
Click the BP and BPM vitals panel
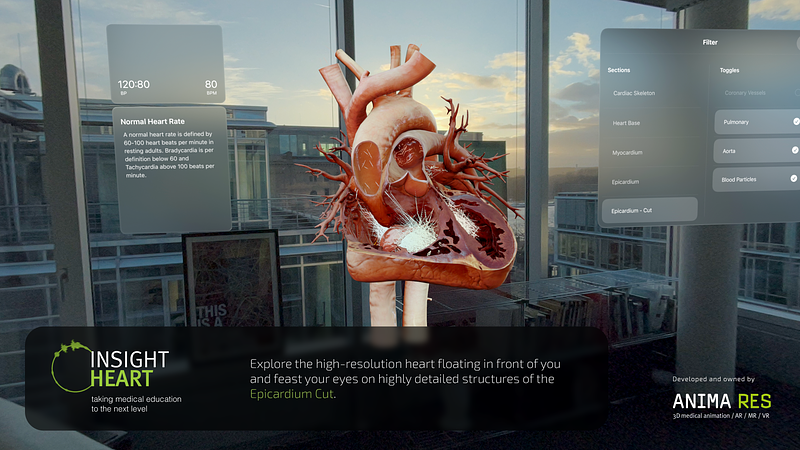point(166,64)
